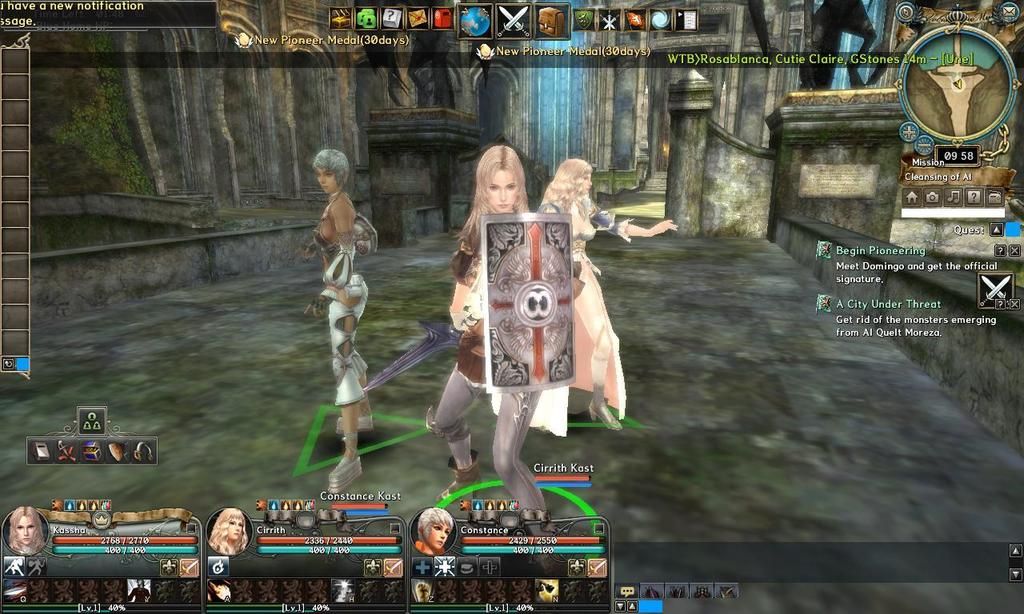Select the question-mark dice help icon
This screenshot has width=1024, height=614.
tap(391, 18)
